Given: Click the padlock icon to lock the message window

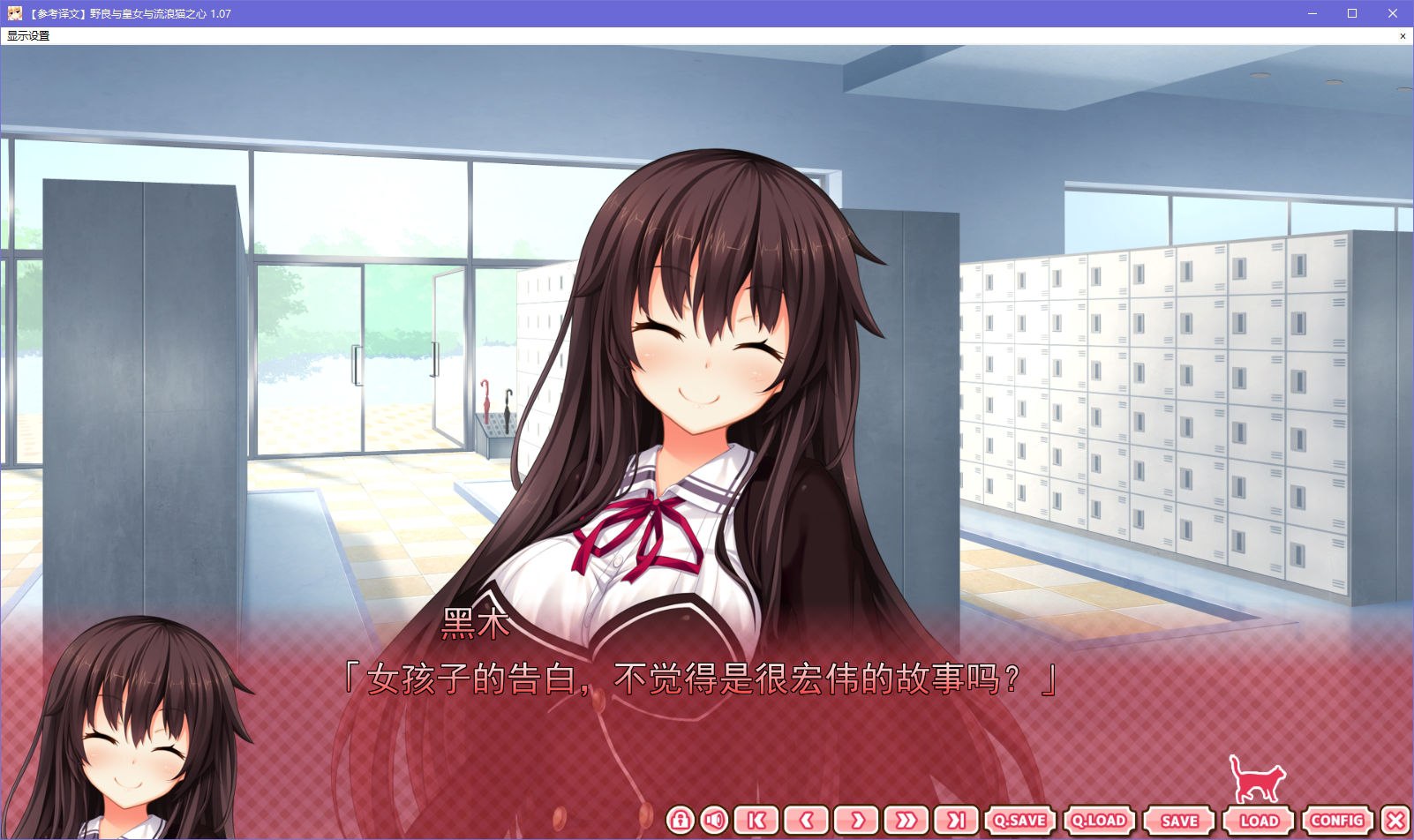Looking at the screenshot, I should point(679,820).
